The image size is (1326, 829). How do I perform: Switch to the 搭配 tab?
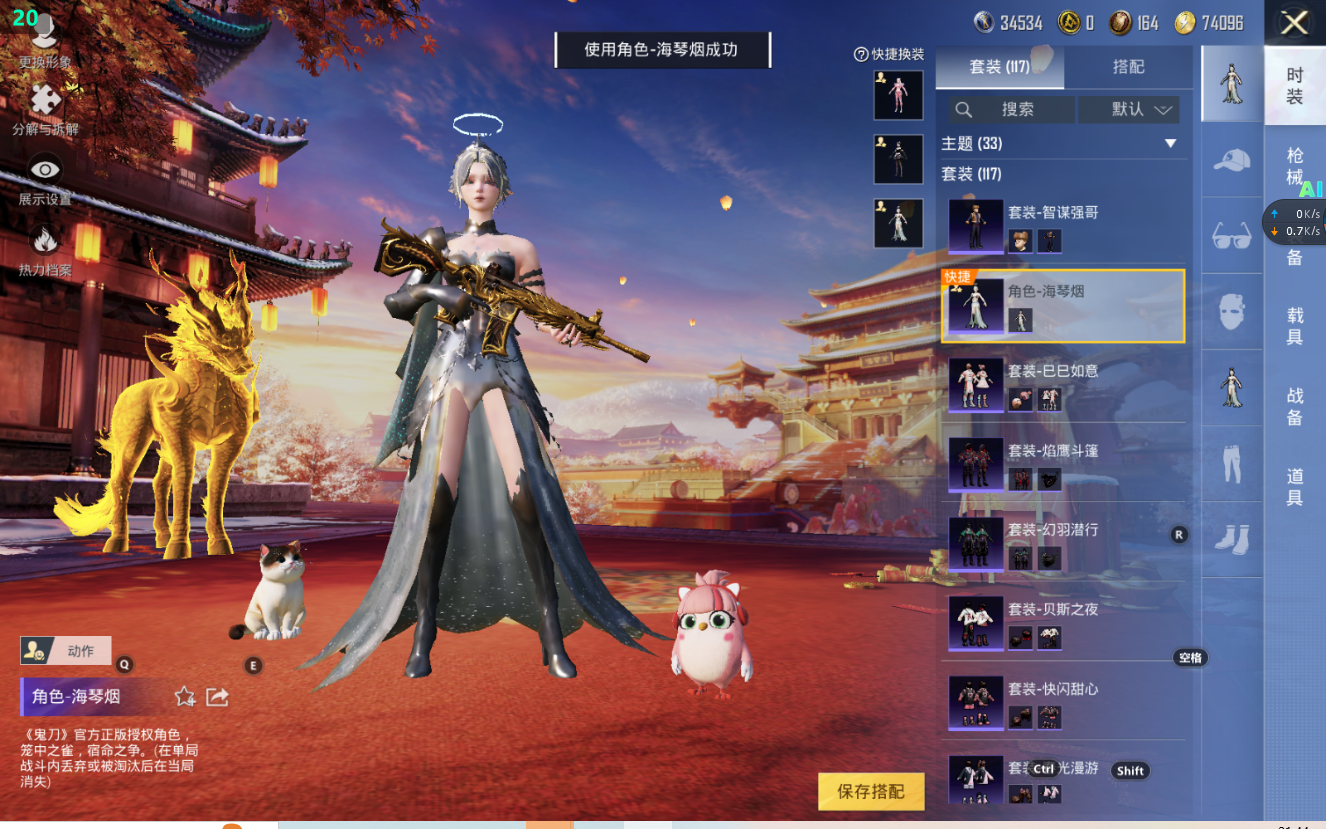point(1128,67)
